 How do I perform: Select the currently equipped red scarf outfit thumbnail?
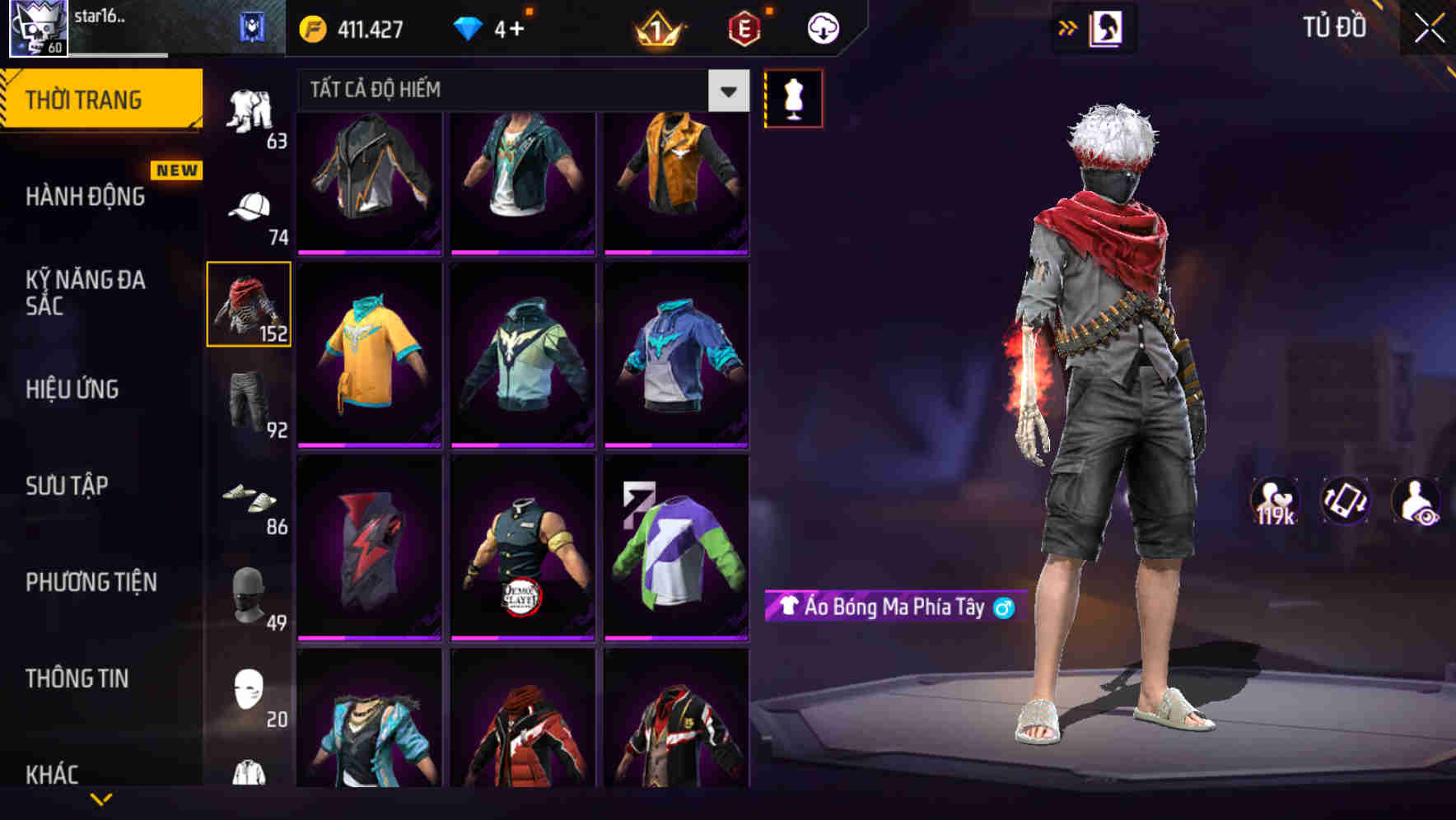click(x=248, y=305)
